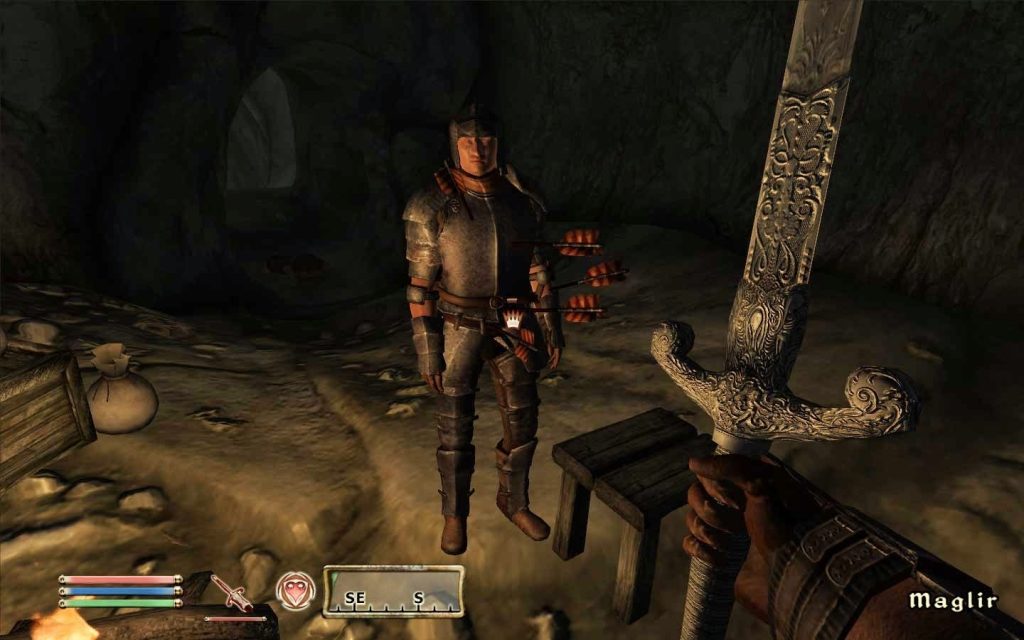Click the compass bar showing SE and S

point(393,590)
